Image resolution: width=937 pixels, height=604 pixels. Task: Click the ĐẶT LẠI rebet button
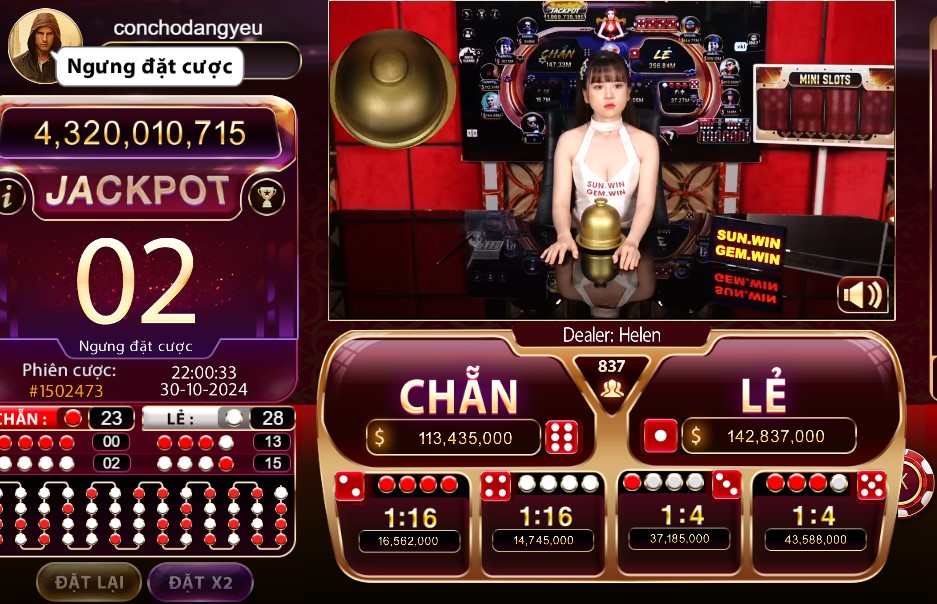coord(87,582)
